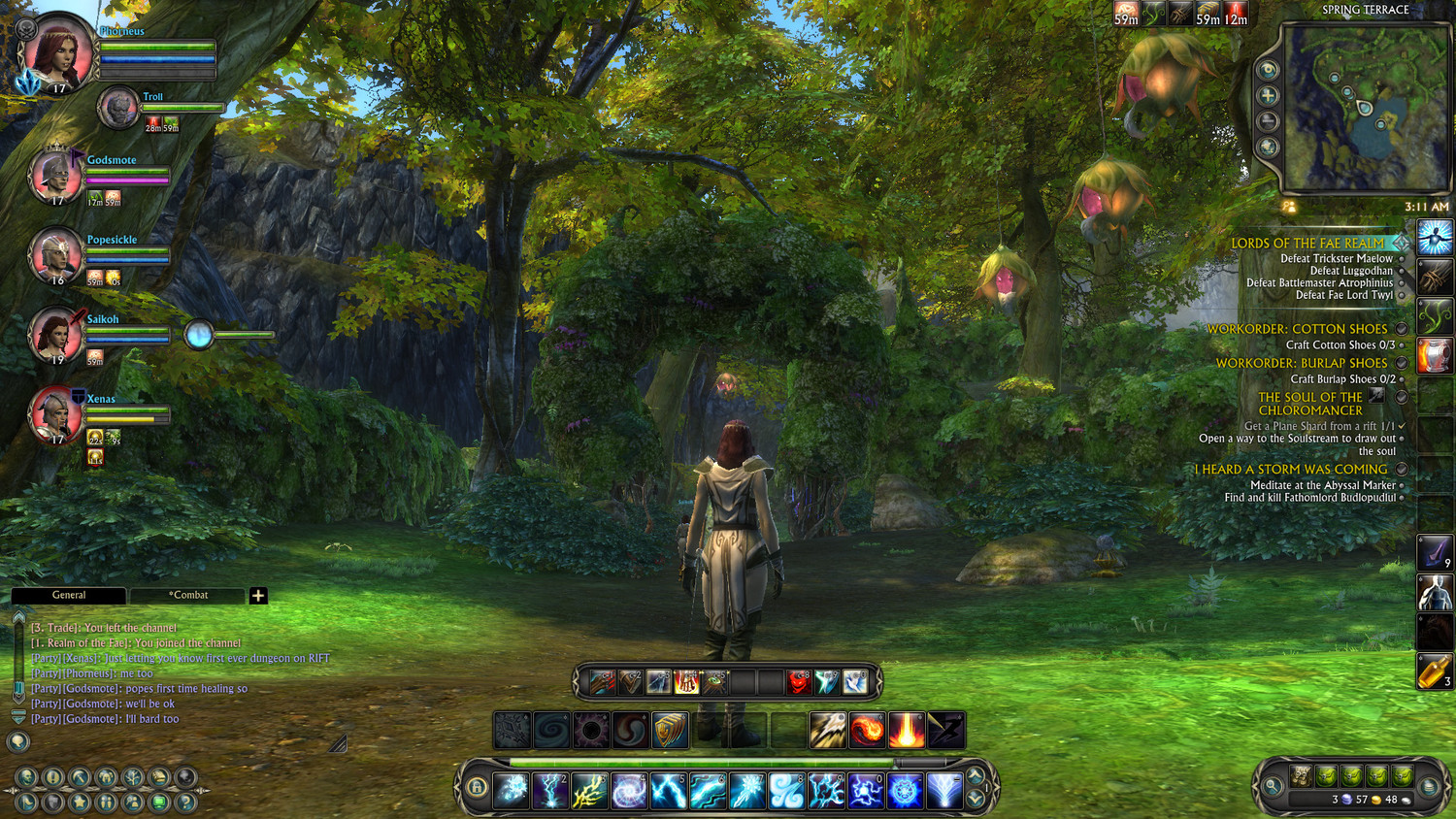Switch to the Combat chat tab
1456x819 pixels.
point(187,595)
